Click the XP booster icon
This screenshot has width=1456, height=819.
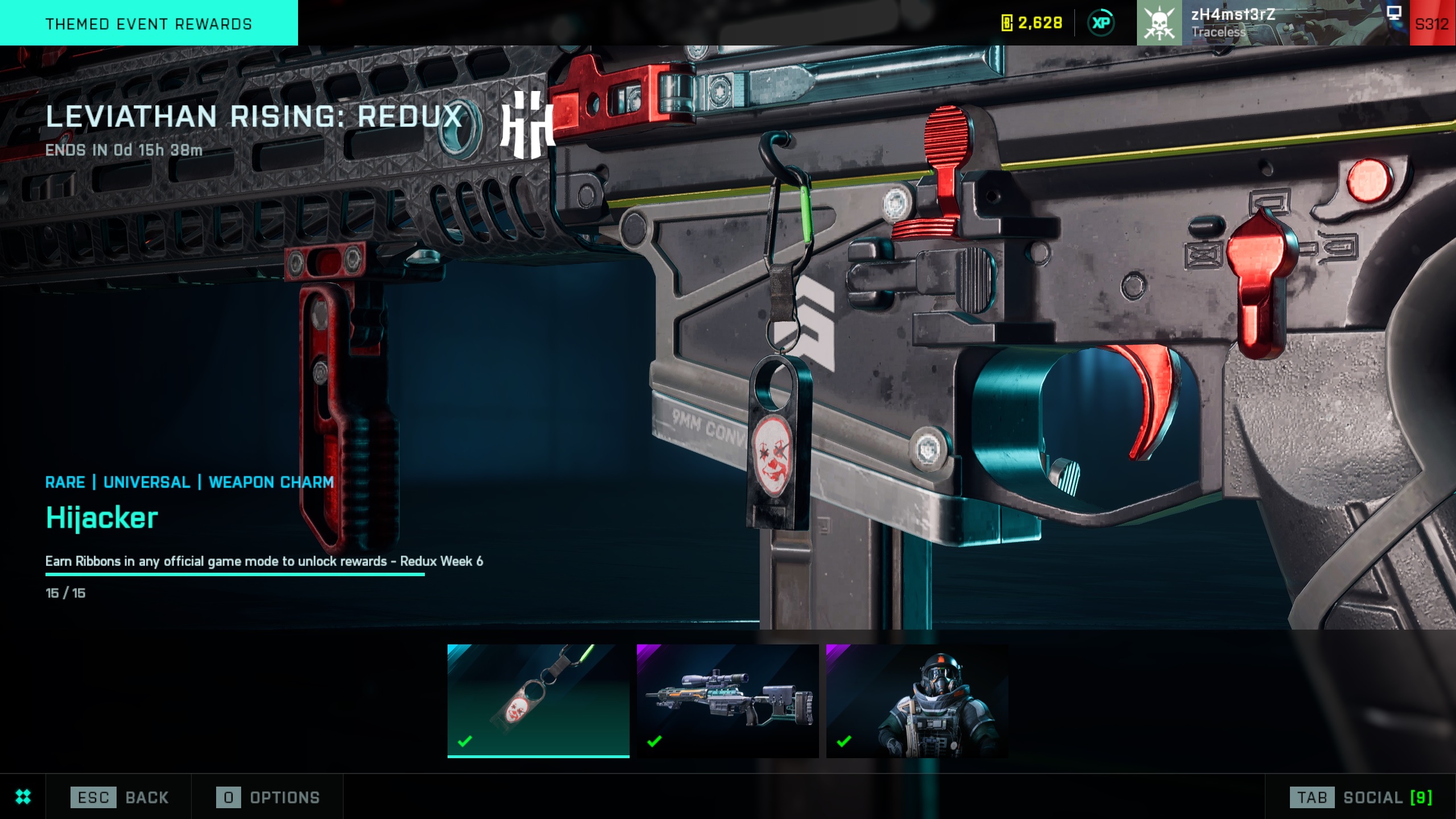pyautogui.click(x=1101, y=23)
